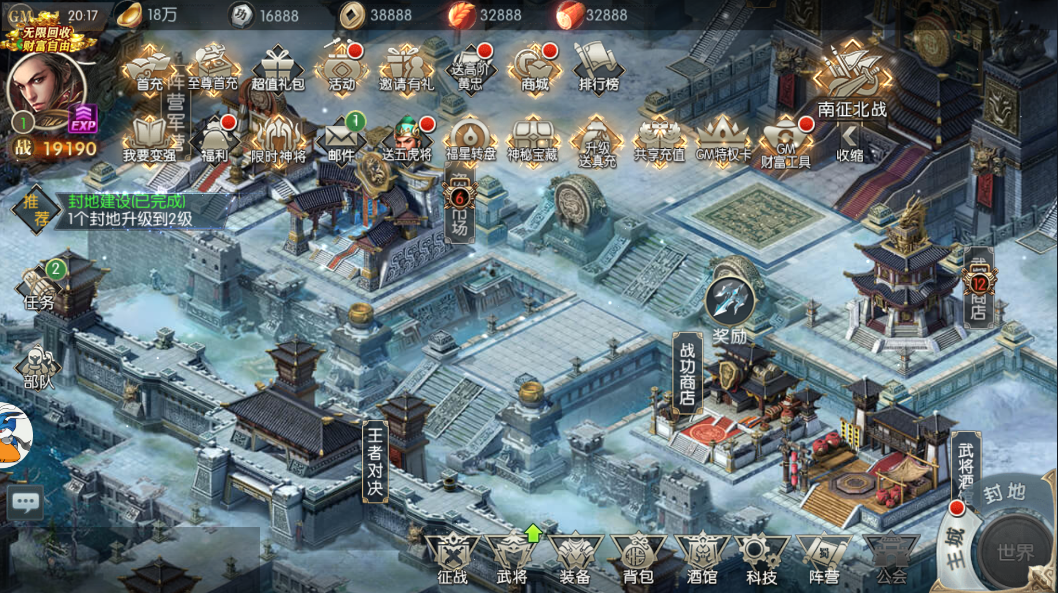The width and height of the screenshot is (1058, 593).
Task: Collapse the icon rows with 收缩
Action: (x=850, y=141)
